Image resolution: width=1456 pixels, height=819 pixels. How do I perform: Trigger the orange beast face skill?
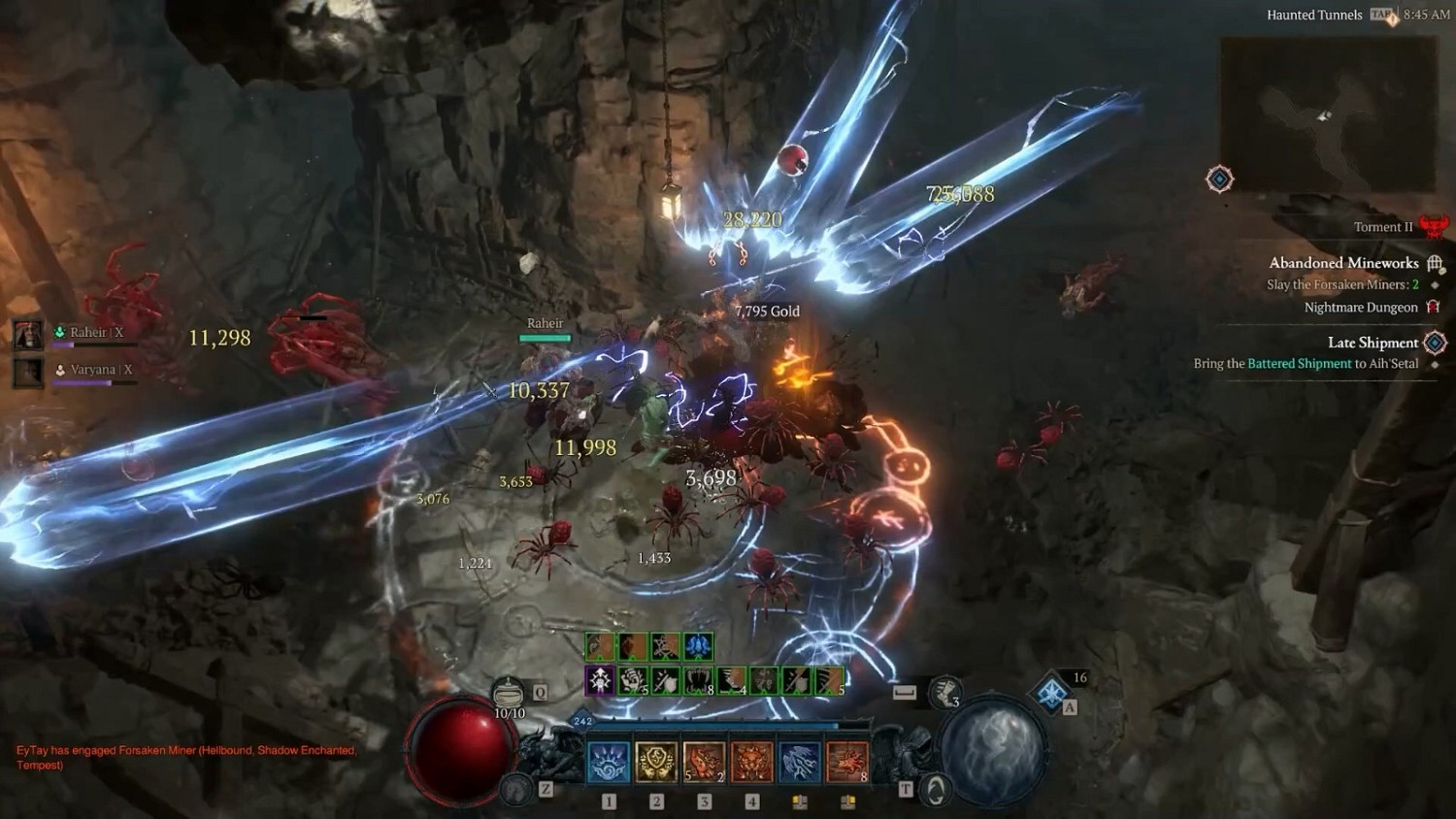click(x=751, y=762)
